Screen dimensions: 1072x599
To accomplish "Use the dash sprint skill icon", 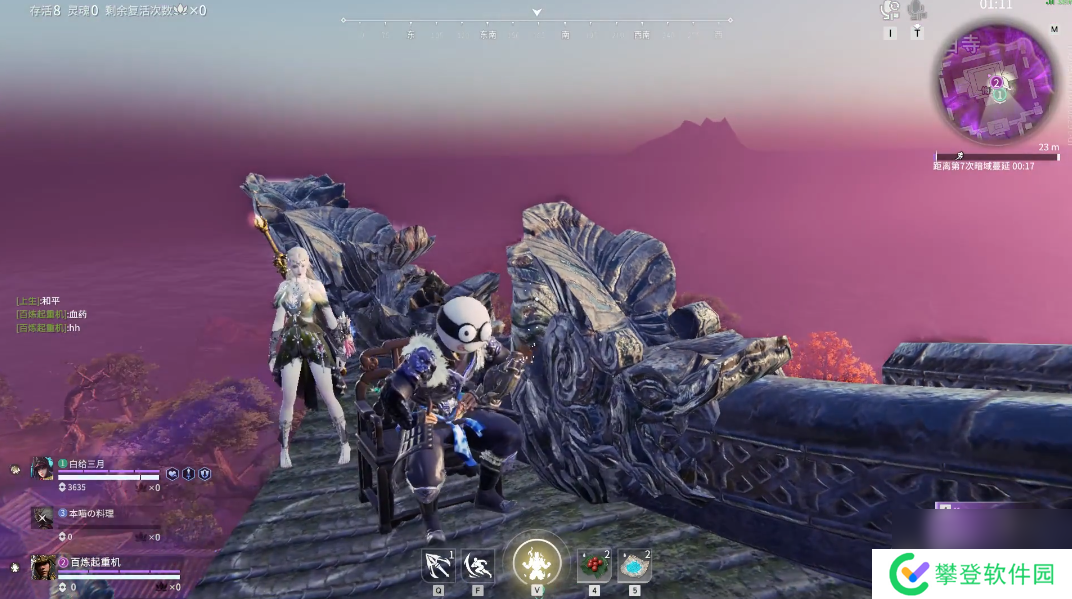I will click(x=478, y=566).
